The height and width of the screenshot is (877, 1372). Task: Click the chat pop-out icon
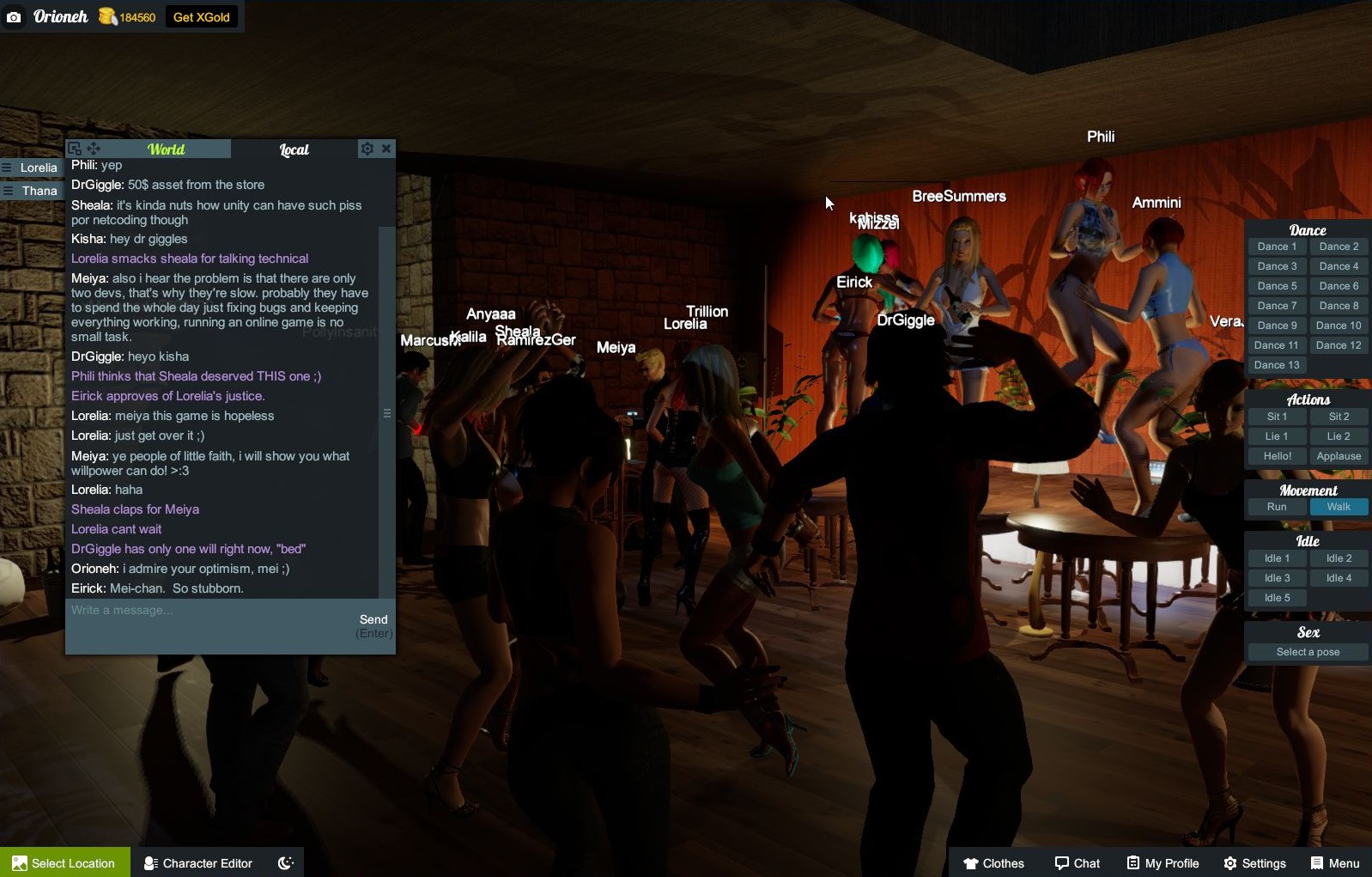pyautogui.click(x=75, y=148)
